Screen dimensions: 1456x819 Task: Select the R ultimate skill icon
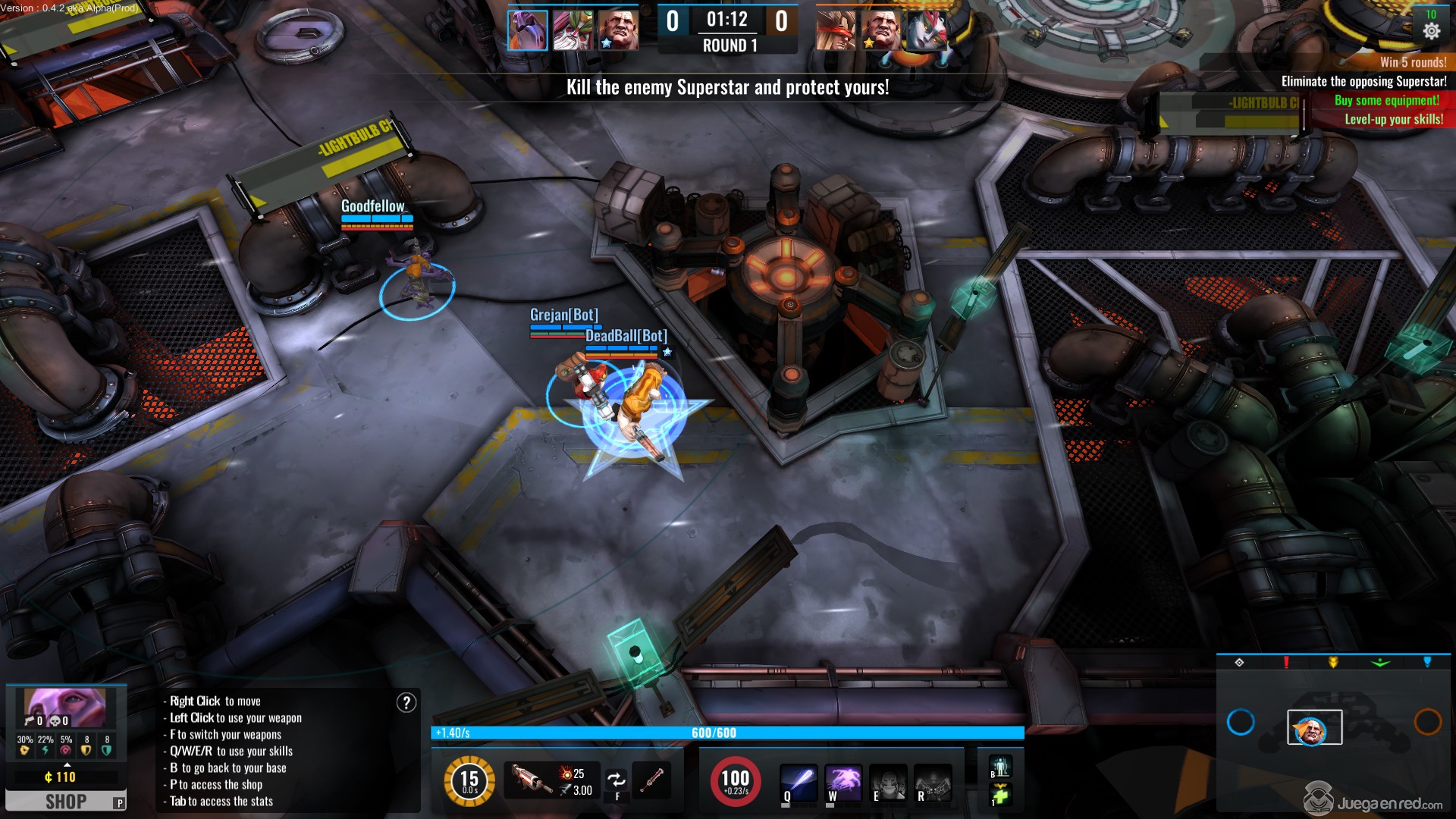932,783
